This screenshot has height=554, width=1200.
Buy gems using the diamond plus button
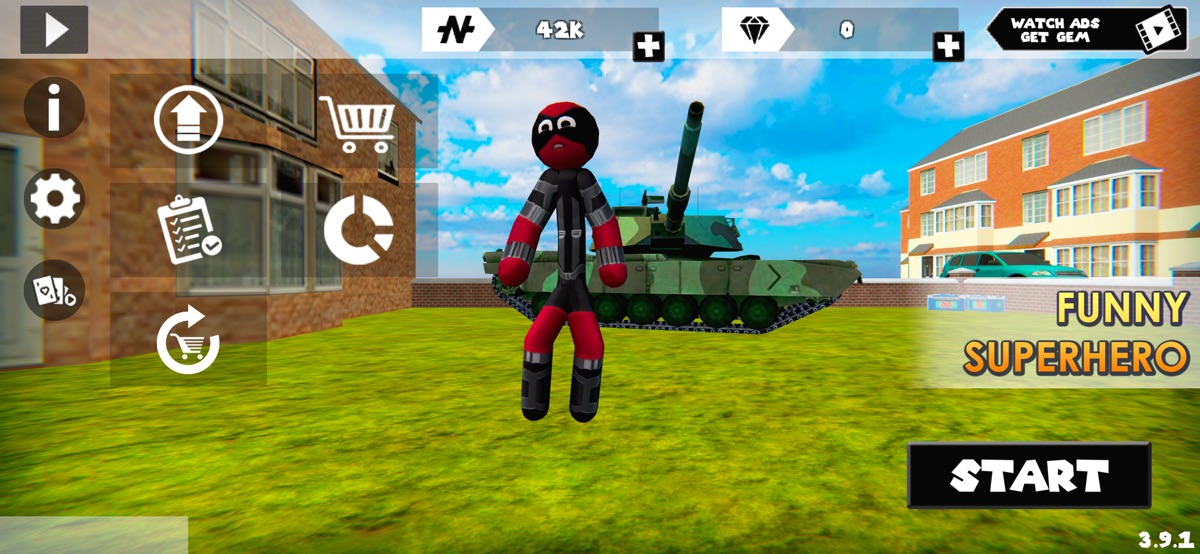948,45
